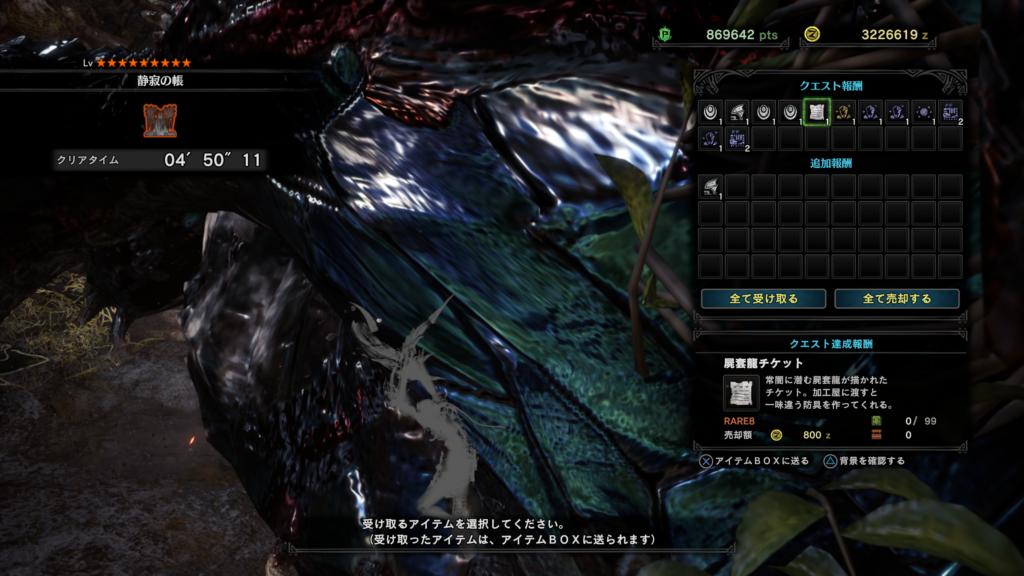Screen dimensions: 1024x576
Task: Click the 全て受け取る receive-all button
Action: [x=763, y=298]
